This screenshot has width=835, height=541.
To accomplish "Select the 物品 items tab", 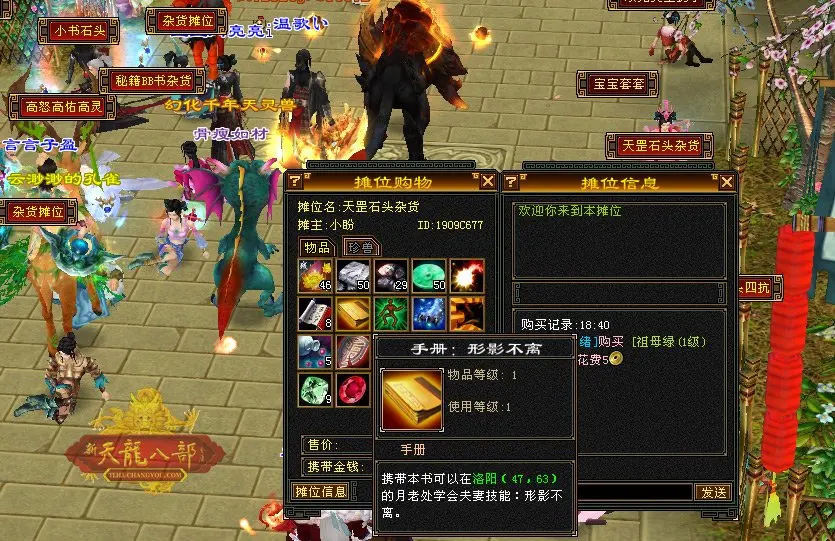I will (317, 247).
